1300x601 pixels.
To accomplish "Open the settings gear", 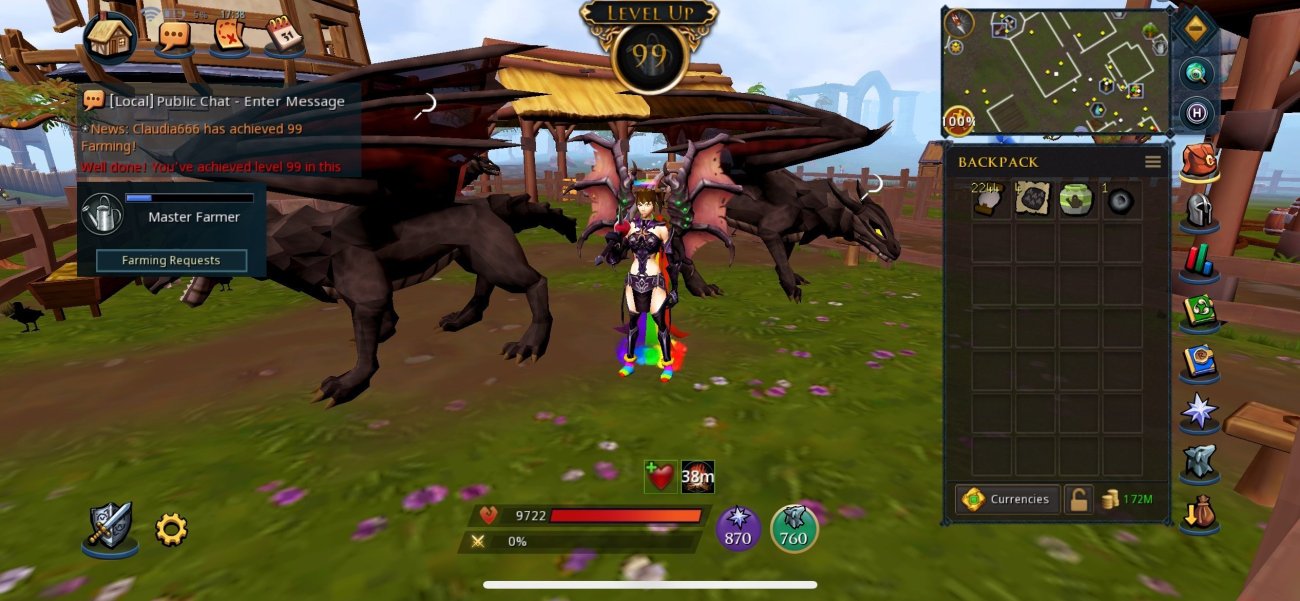I will pyautogui.click(x=171, y=529).
